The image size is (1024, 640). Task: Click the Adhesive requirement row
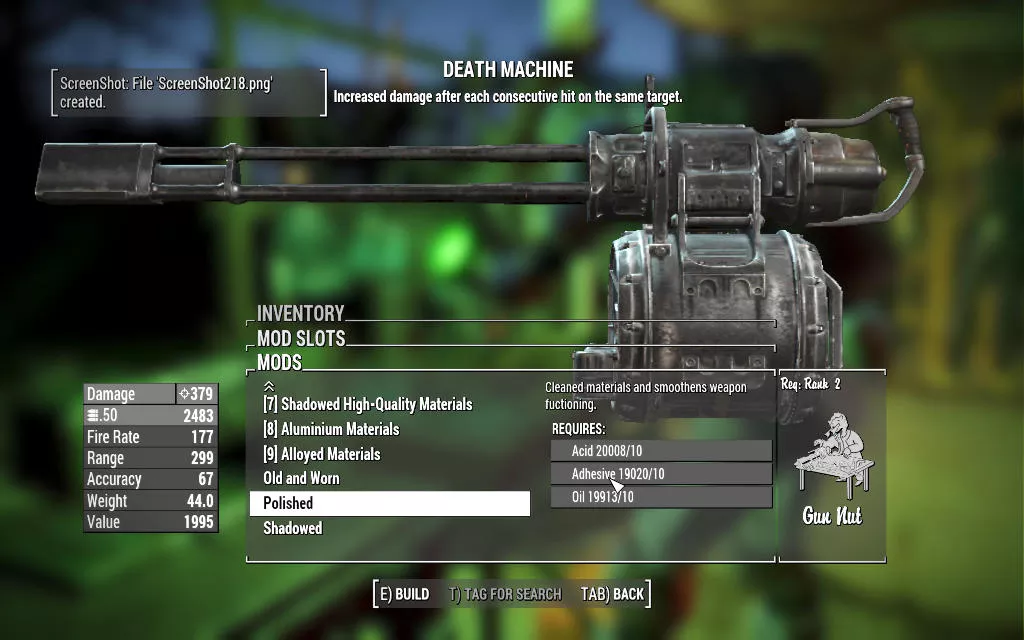[660, 474]
